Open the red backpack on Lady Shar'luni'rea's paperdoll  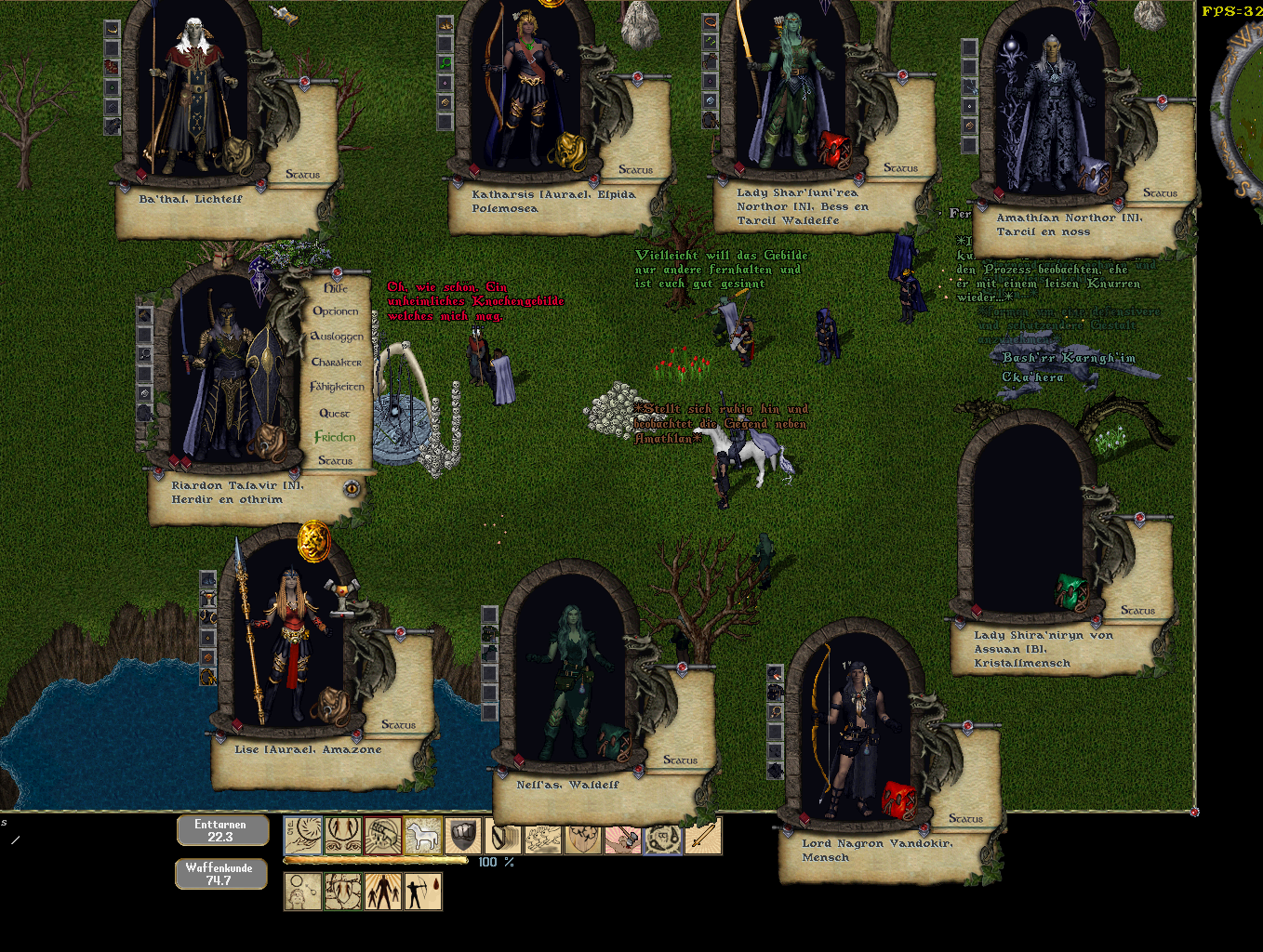click(x=834, y=149)
